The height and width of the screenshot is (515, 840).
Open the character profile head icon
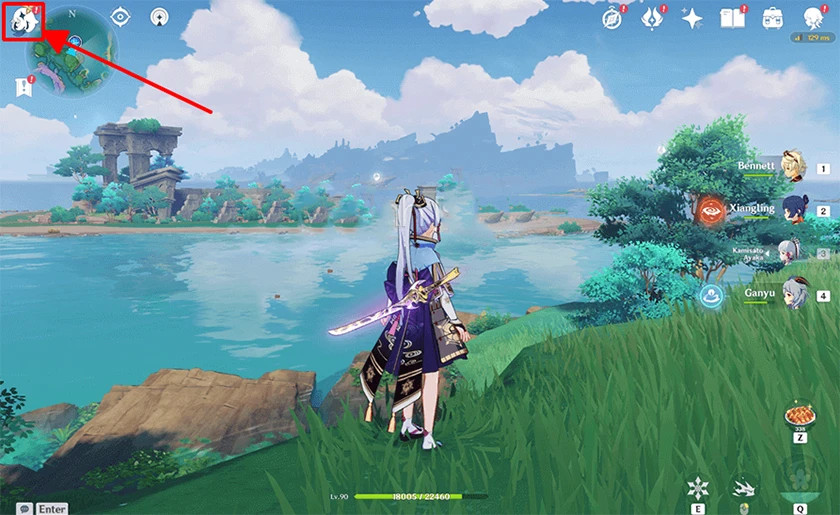pyautogui.click(x=812, y=17)
